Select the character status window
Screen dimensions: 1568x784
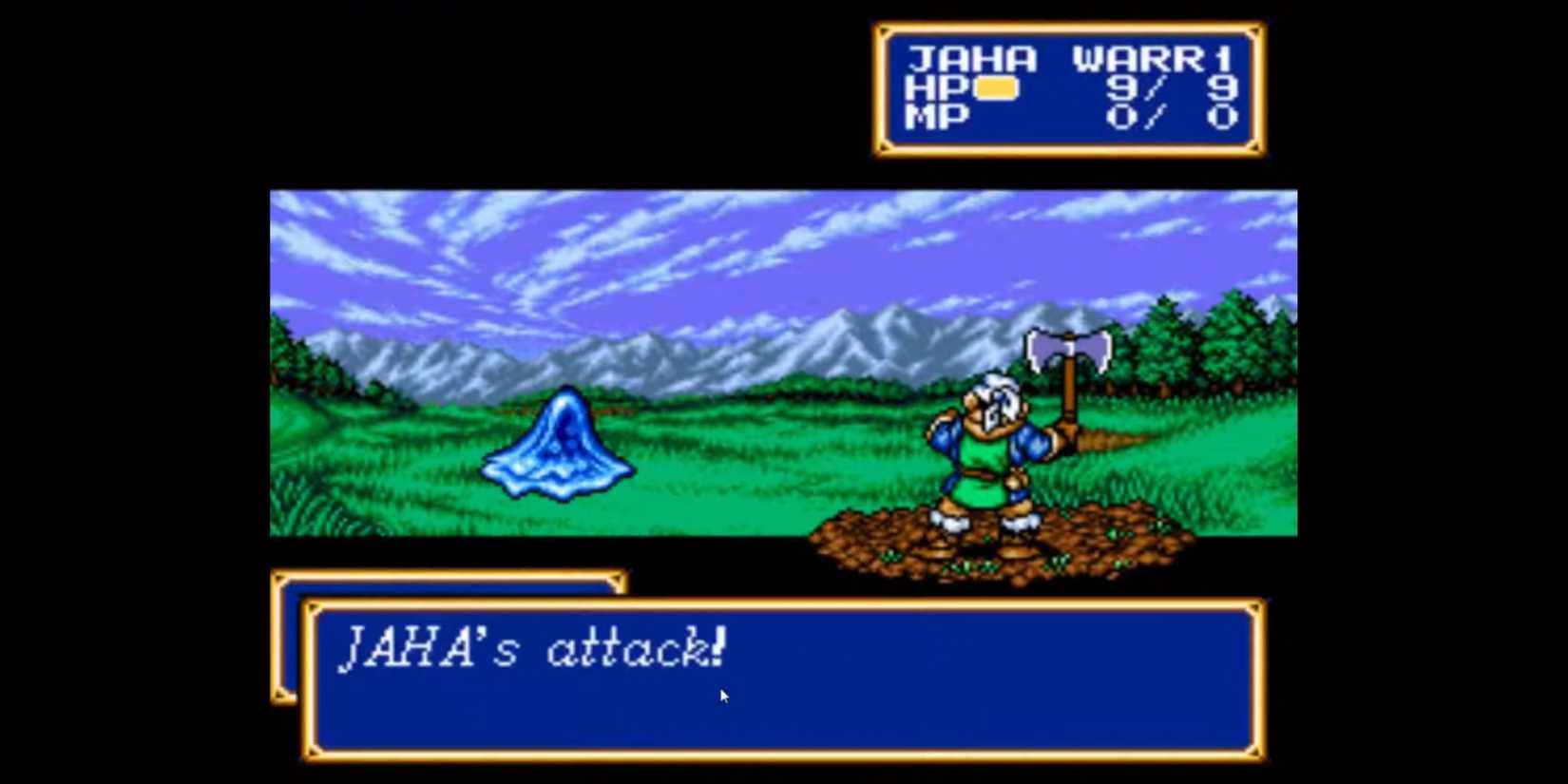[1069, 90]
